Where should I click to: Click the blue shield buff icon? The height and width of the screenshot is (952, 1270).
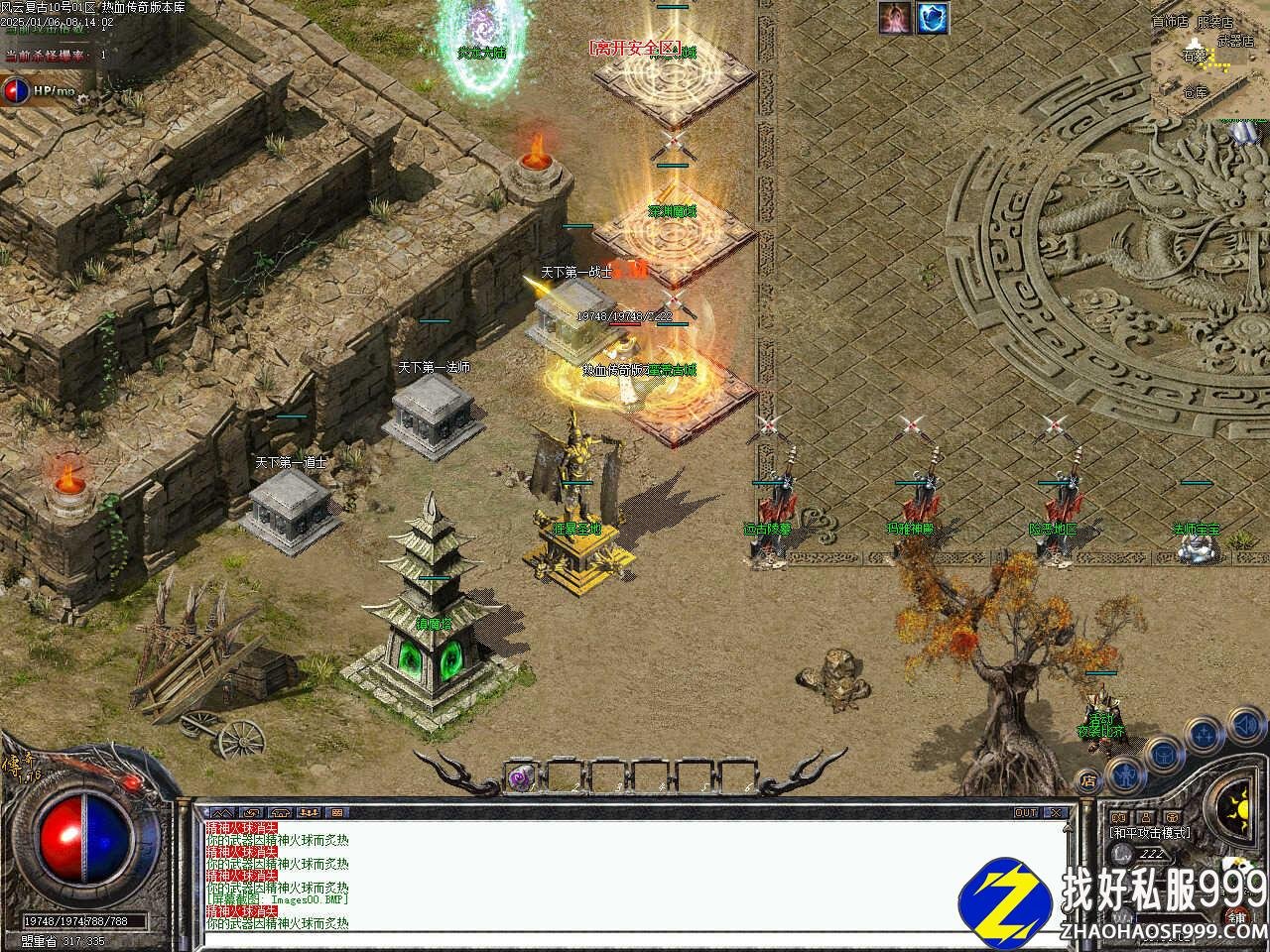click(x=933, y=17)
